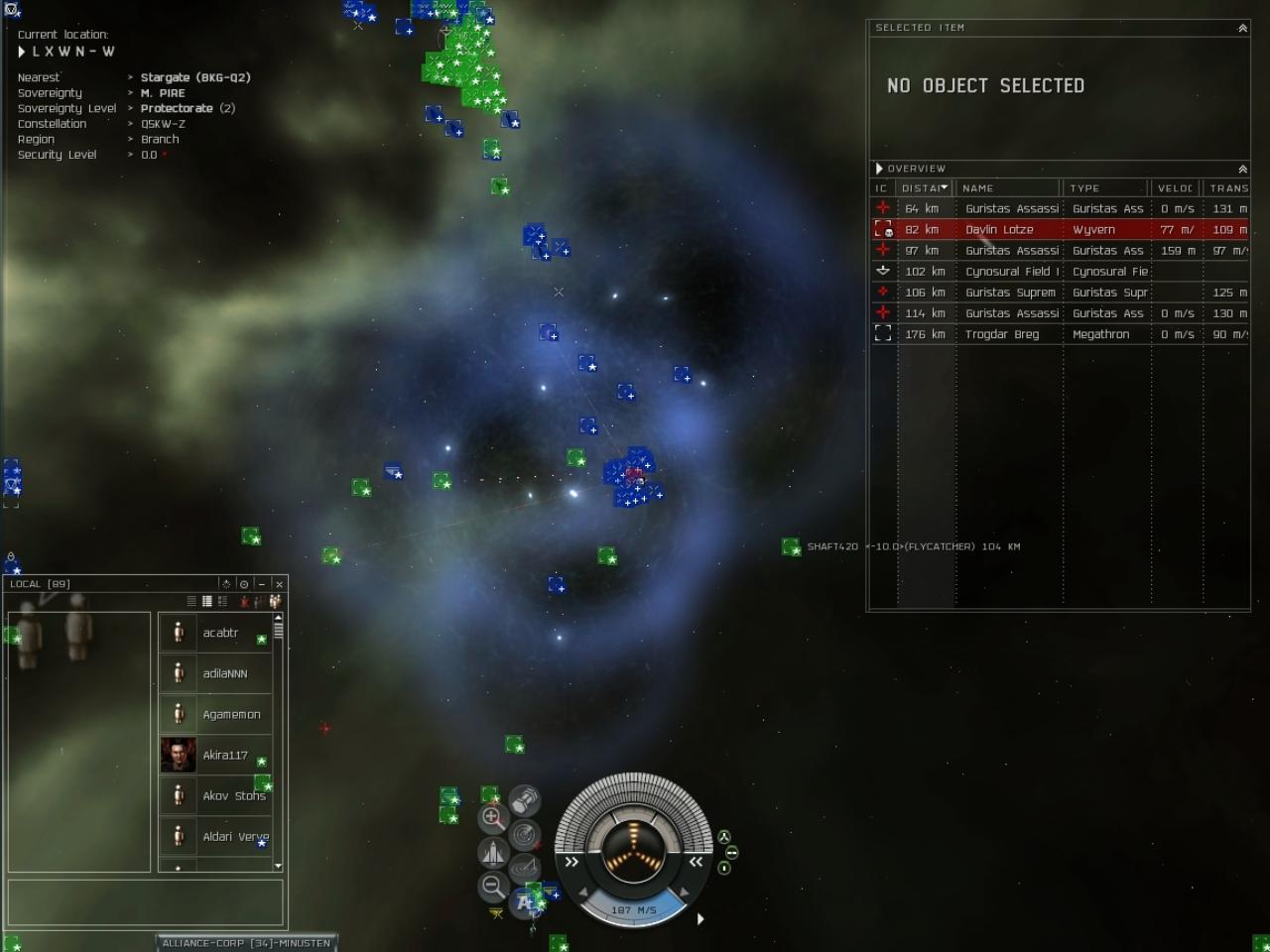Minimize the Local chat window
This screenshot has height=952, width=1270.
point(262,584)
